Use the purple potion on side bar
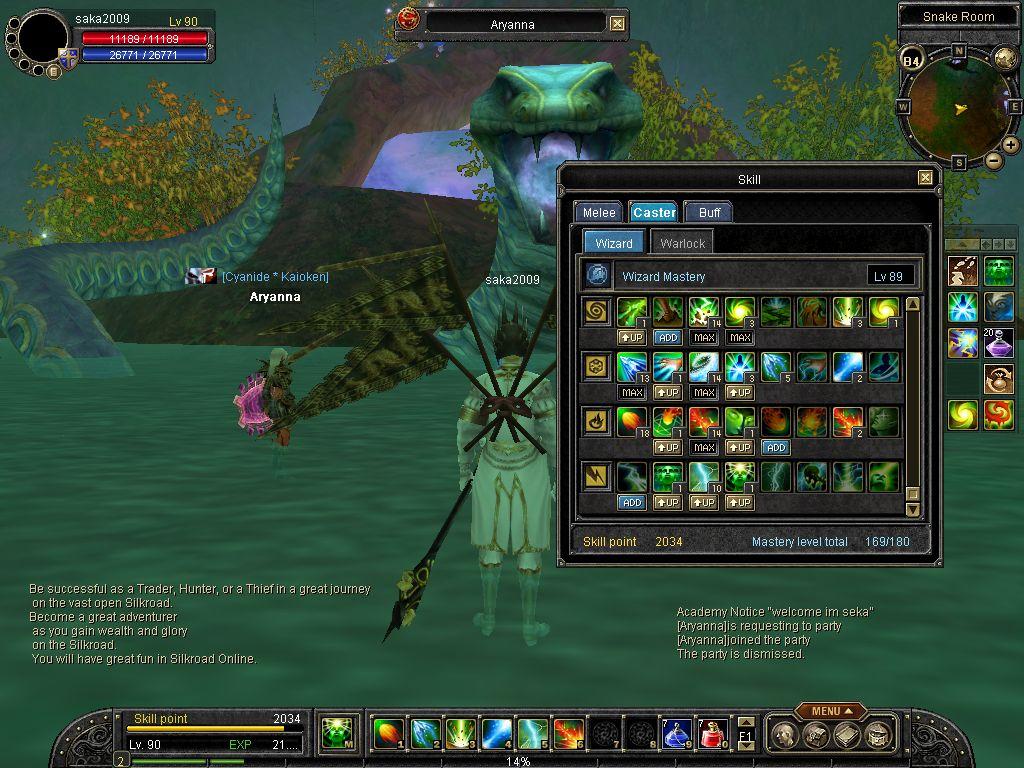This screenshot has height=768, width=1024. click(998, 343)
